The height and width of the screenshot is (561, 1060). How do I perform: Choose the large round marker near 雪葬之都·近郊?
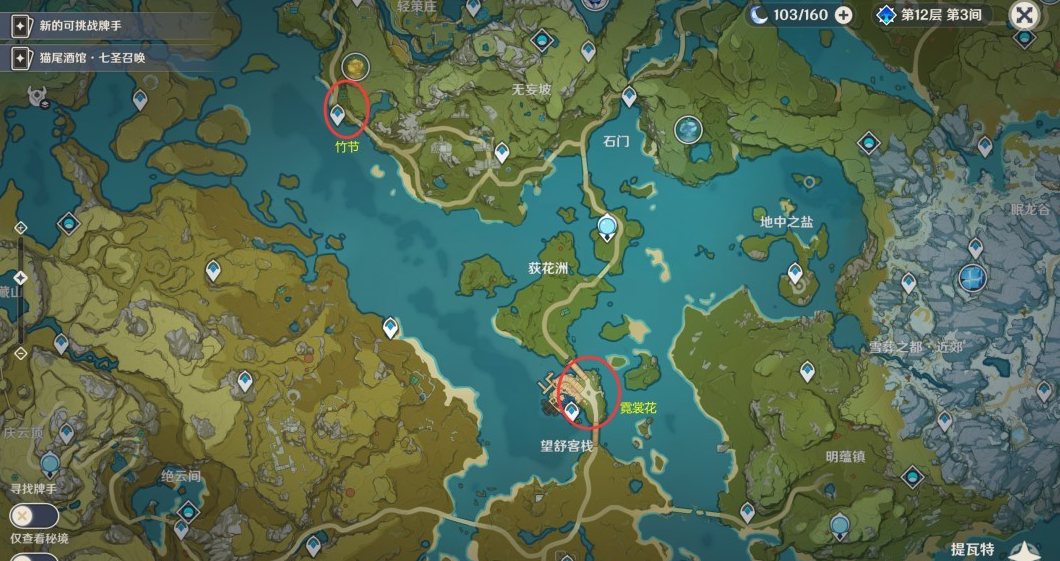(972, 277)
